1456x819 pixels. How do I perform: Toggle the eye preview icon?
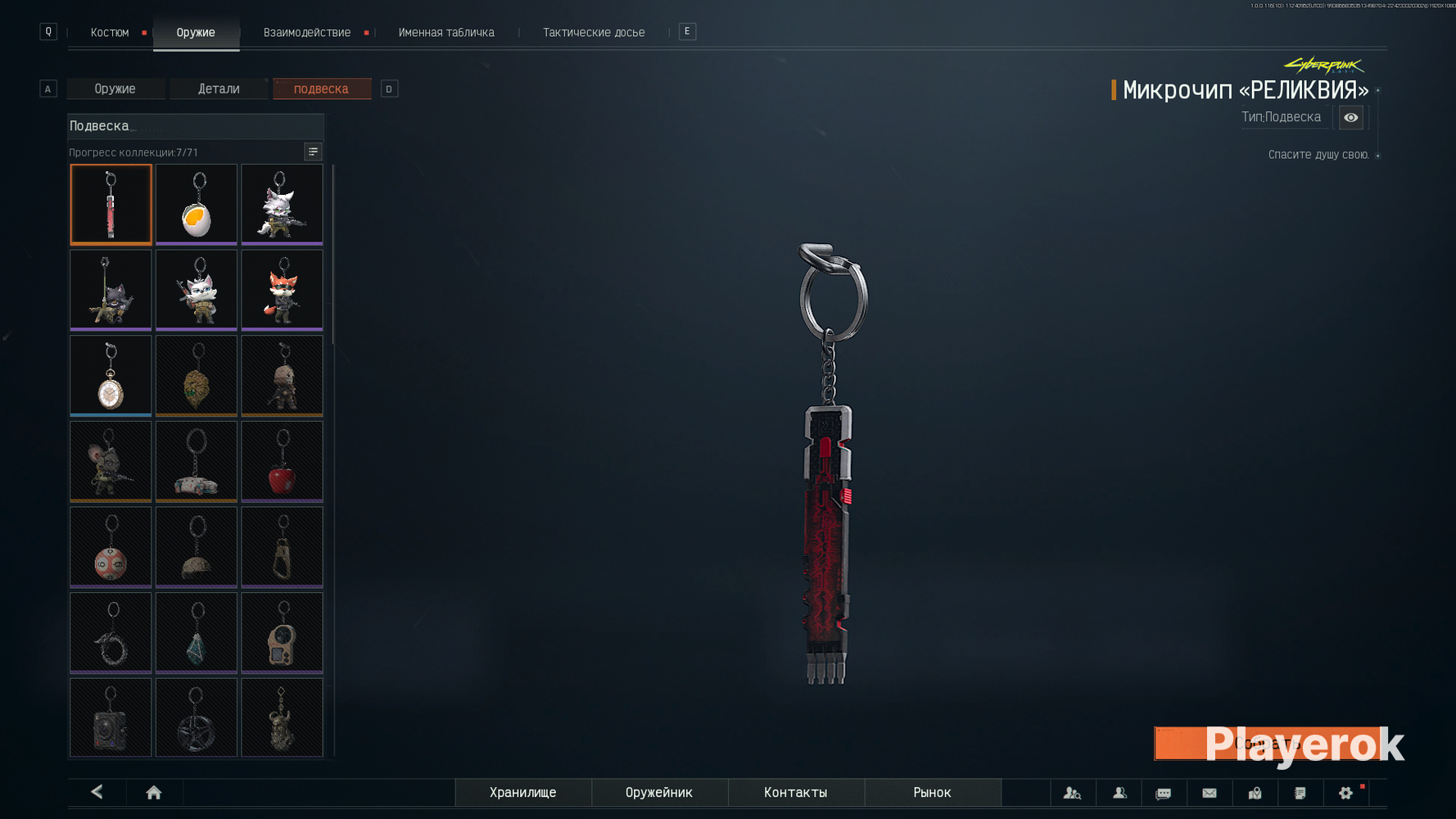tap(1350, 118)
